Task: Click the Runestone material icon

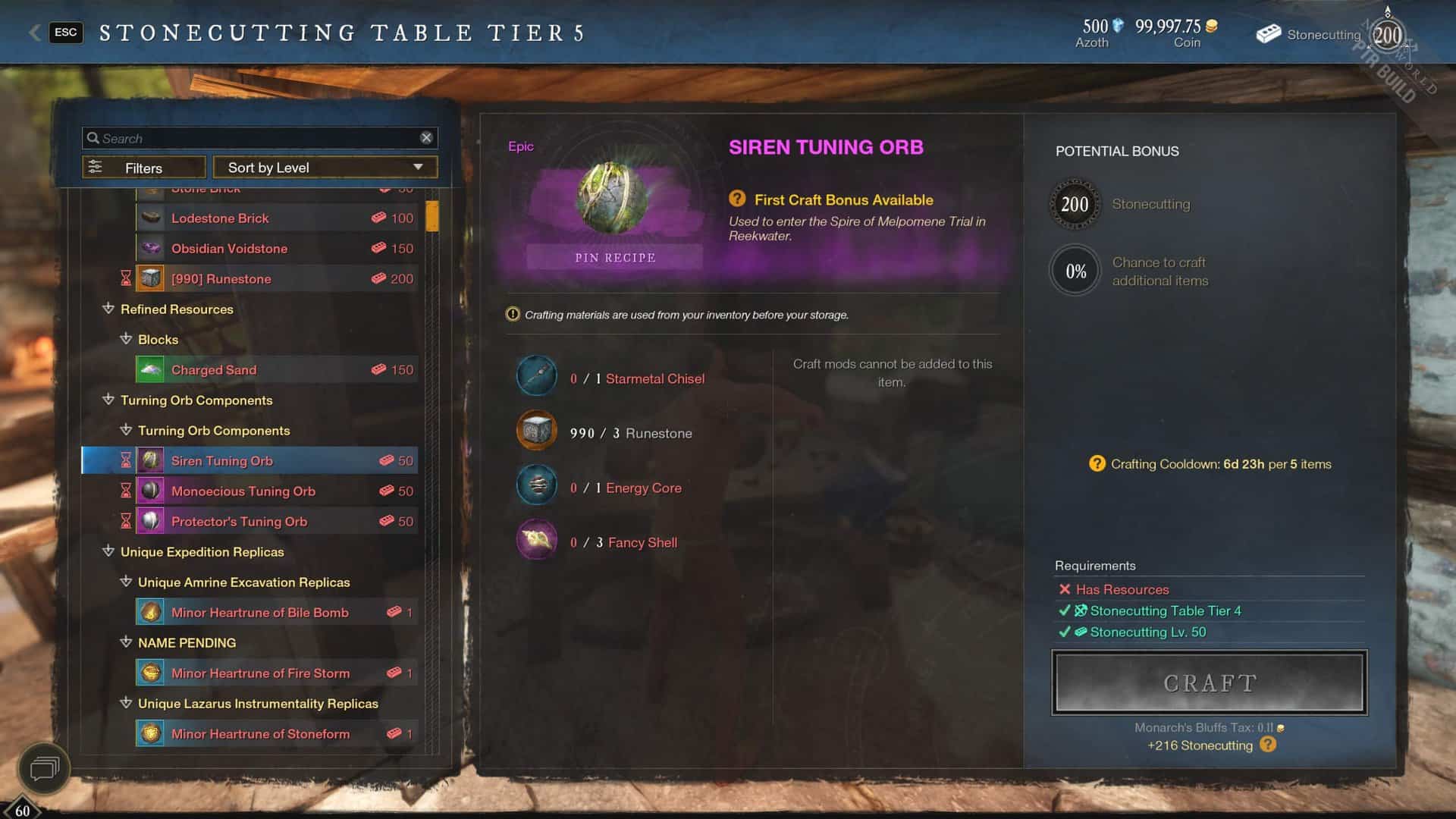Action: pos(536,430)
